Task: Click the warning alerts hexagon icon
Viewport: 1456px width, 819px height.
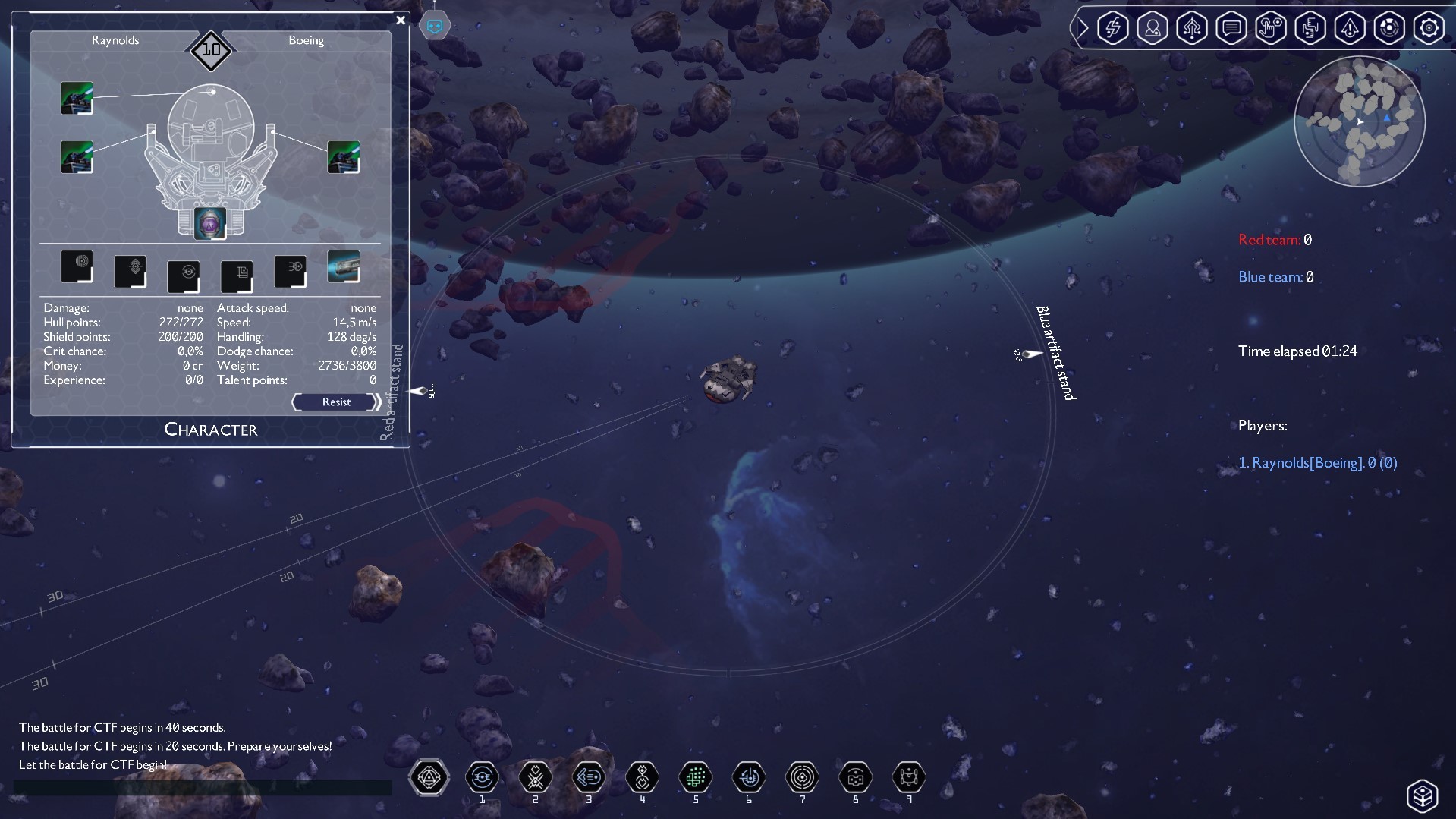Action: click(x=1350, y=28)
